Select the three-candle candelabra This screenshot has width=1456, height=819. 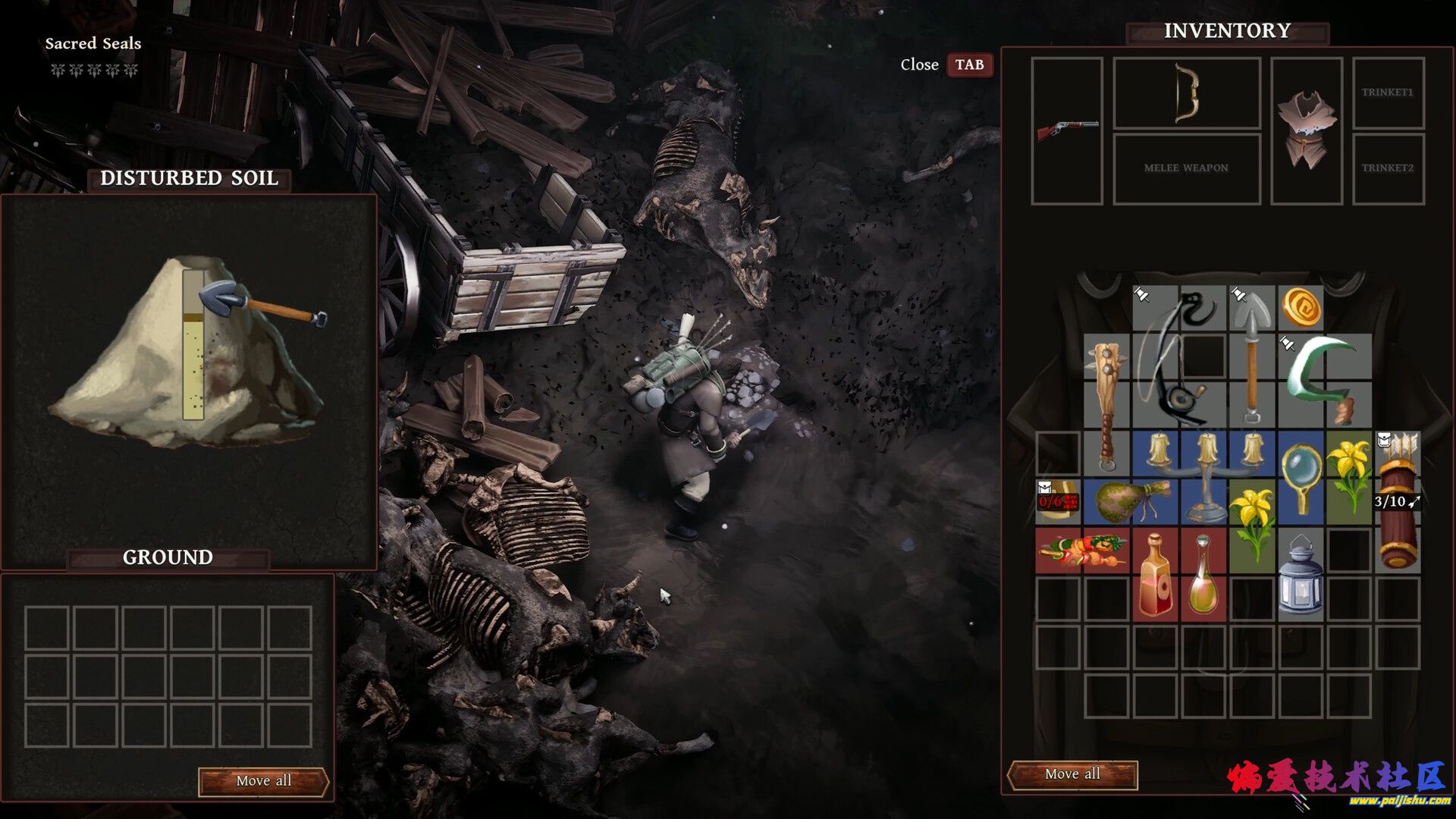click(x=1205, y=474)
